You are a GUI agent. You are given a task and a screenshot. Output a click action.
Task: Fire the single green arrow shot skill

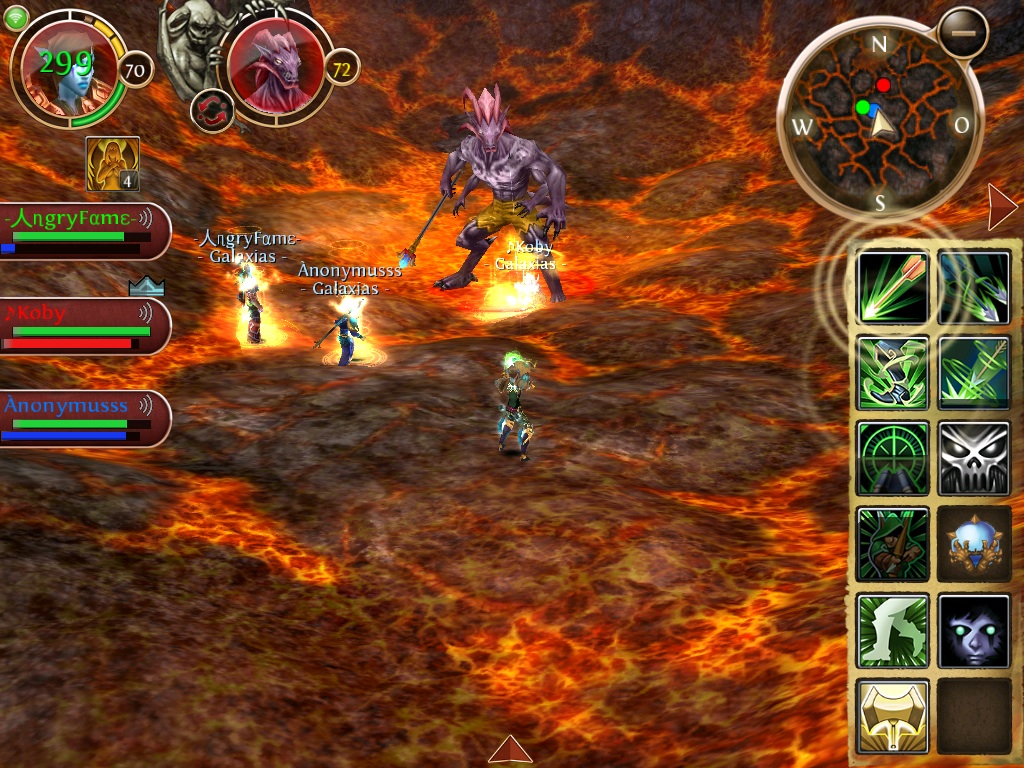click(892, 287)
